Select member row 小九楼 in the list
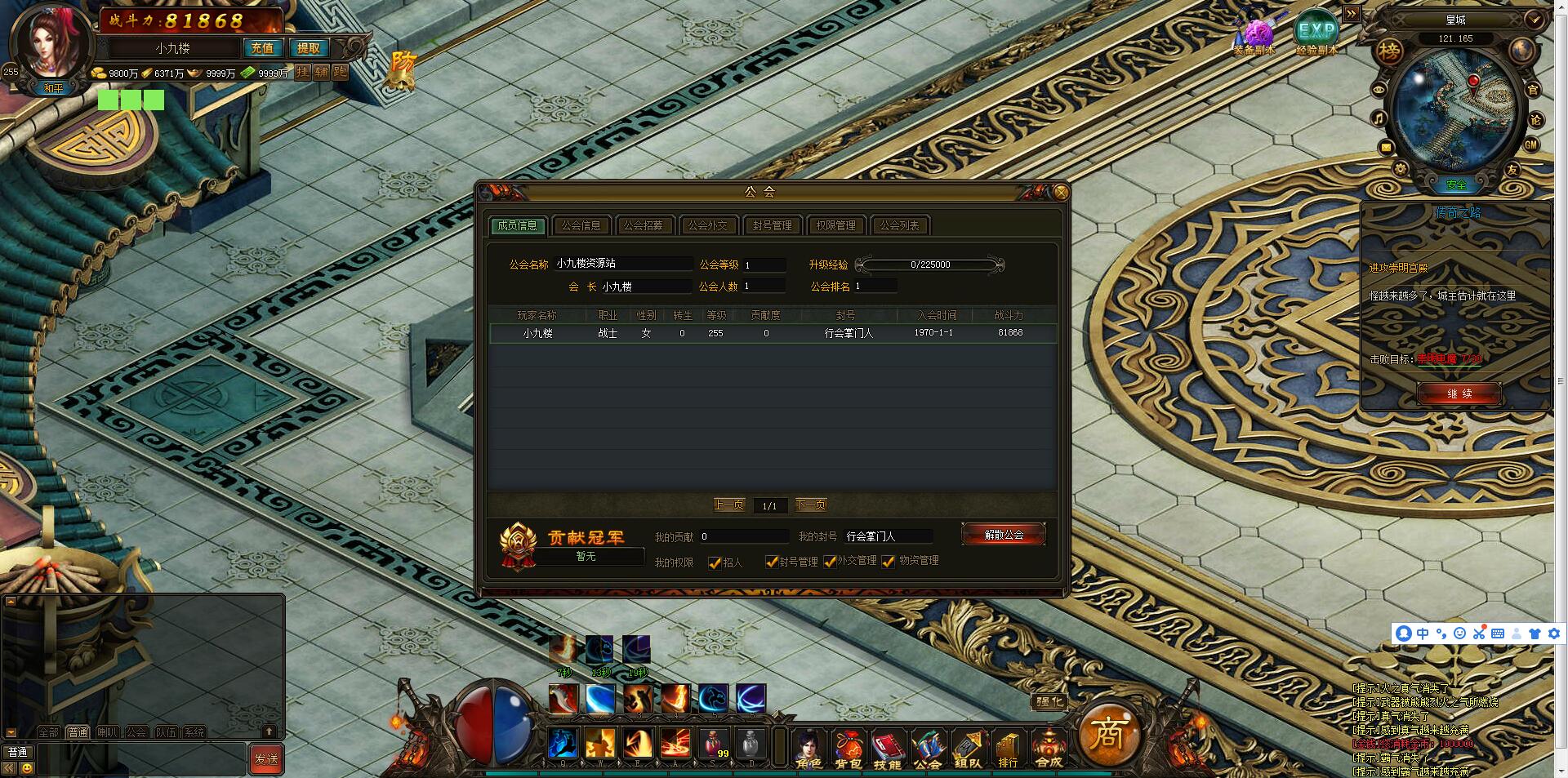 [x=772, y=333]
